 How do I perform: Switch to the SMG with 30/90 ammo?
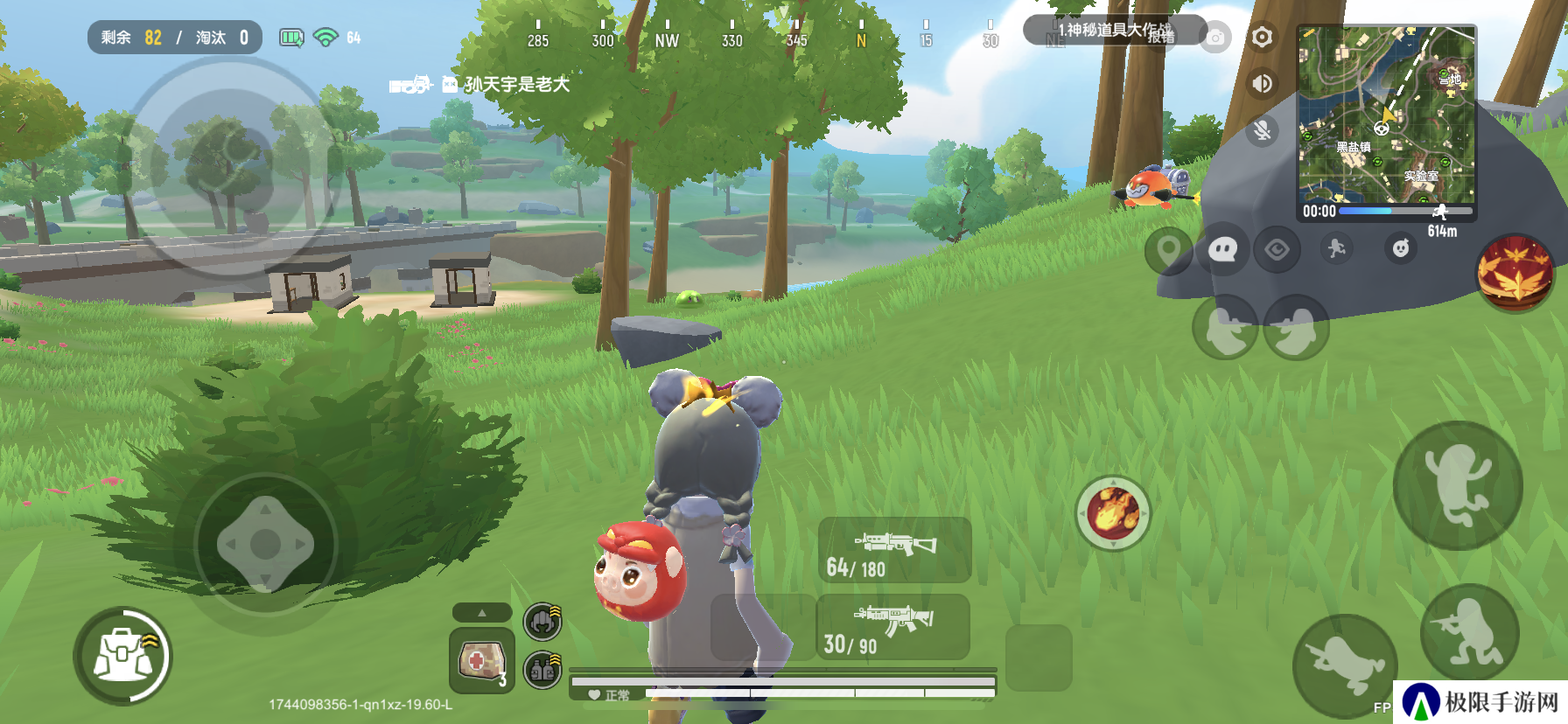click(892, 628)
